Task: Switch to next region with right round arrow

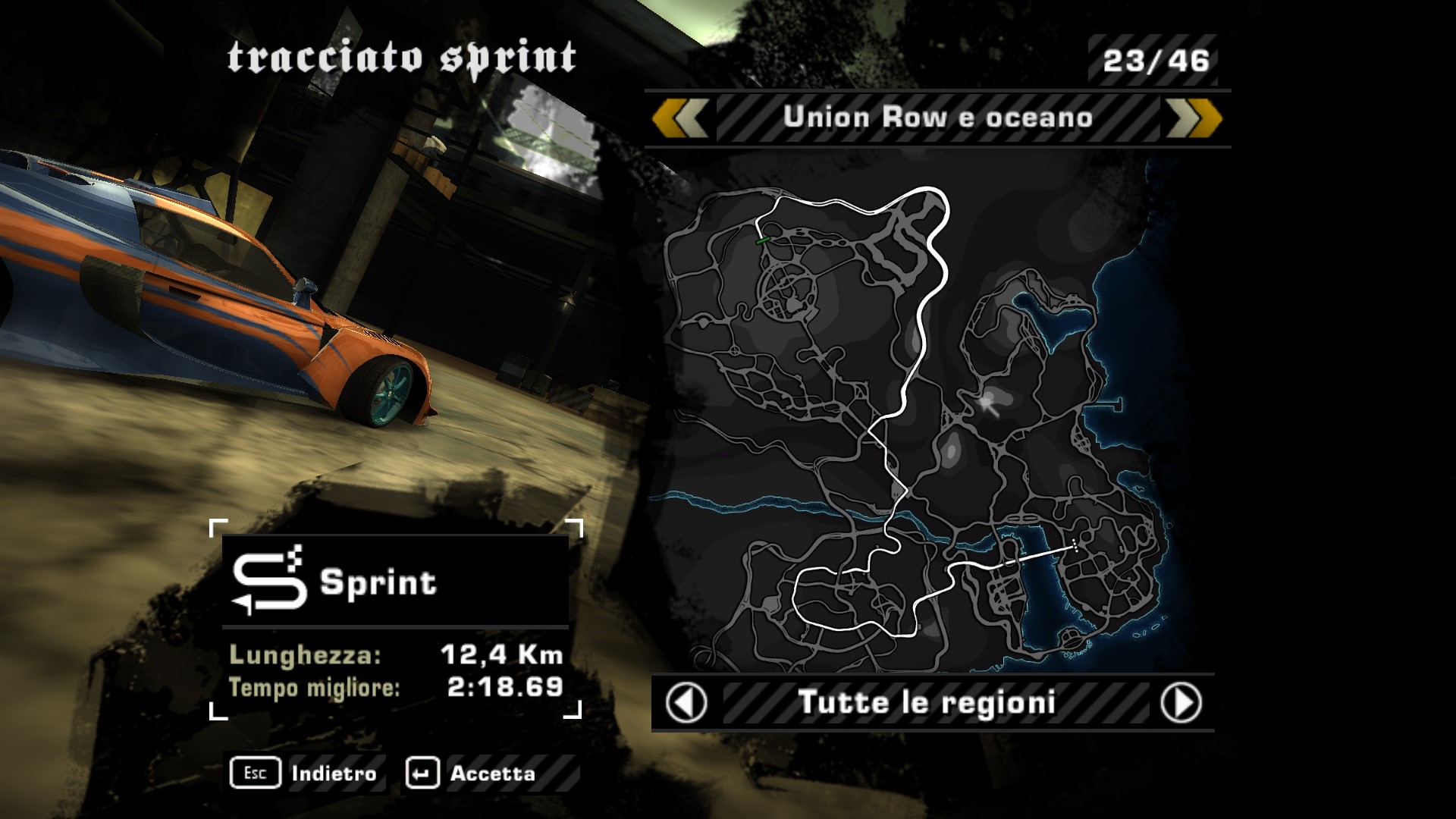Action: click(x=1181, y=703)
